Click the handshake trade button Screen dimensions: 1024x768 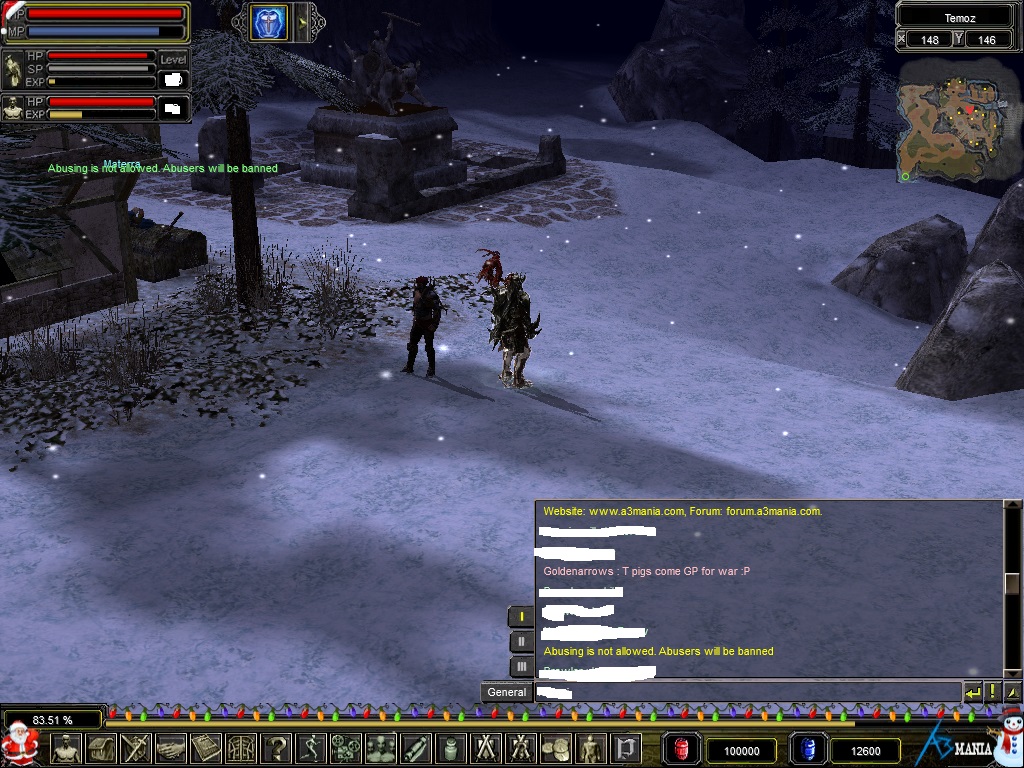(170, 748)
